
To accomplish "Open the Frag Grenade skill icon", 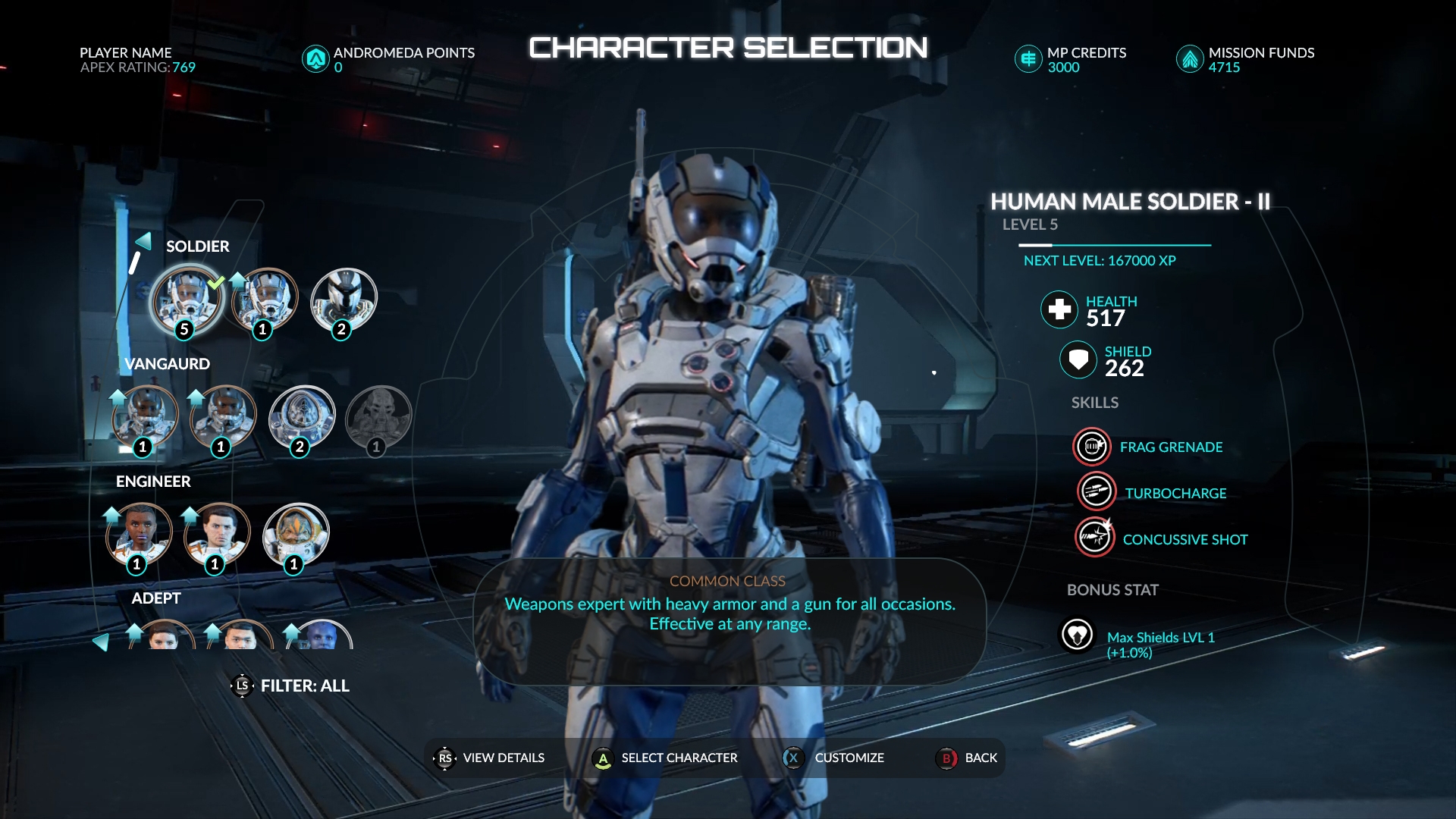I will pyautogui.click(x=1092, y=447).
